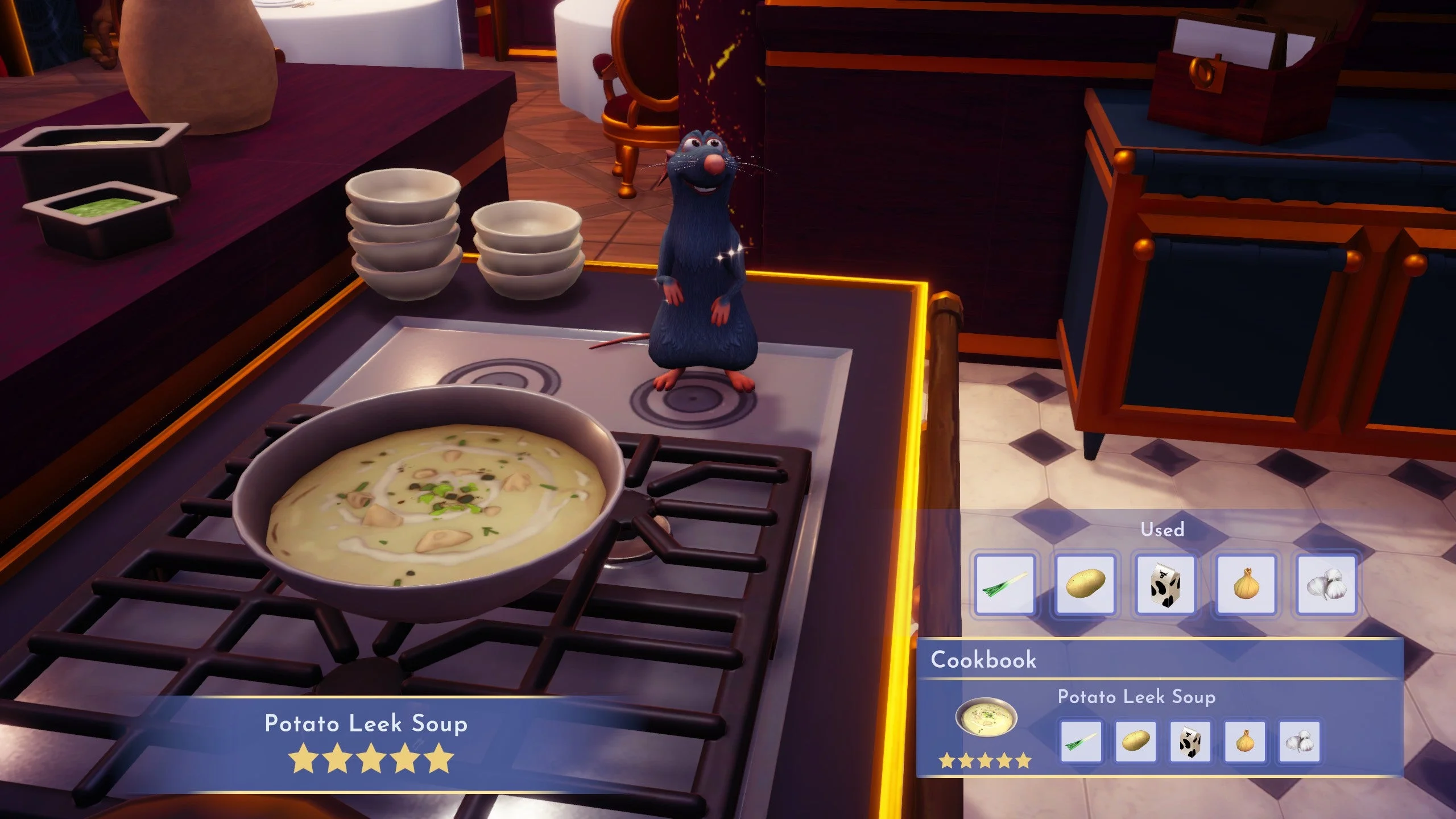The height and width of the screenshot is (819, 1456).
Task: Click the first star of the dish rating
Action: click(301, 758)
